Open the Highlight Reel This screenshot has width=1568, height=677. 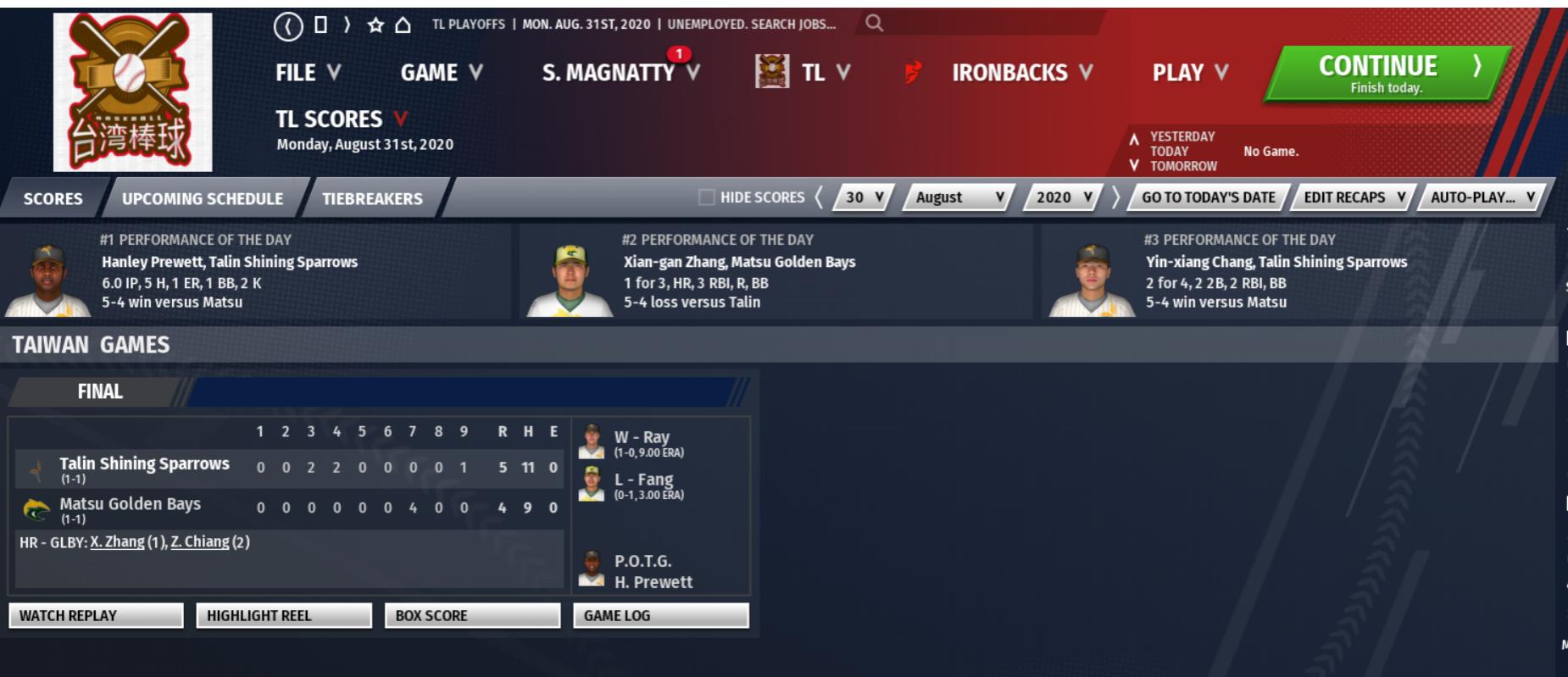pos(284,616)
